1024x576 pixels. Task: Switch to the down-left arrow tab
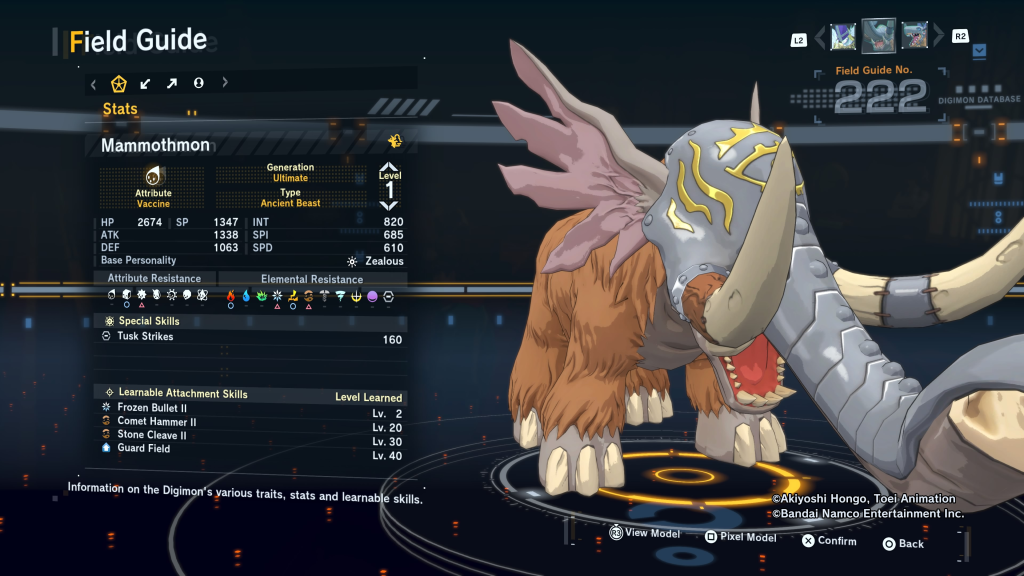pyautogui.click(x=145, y=83)
